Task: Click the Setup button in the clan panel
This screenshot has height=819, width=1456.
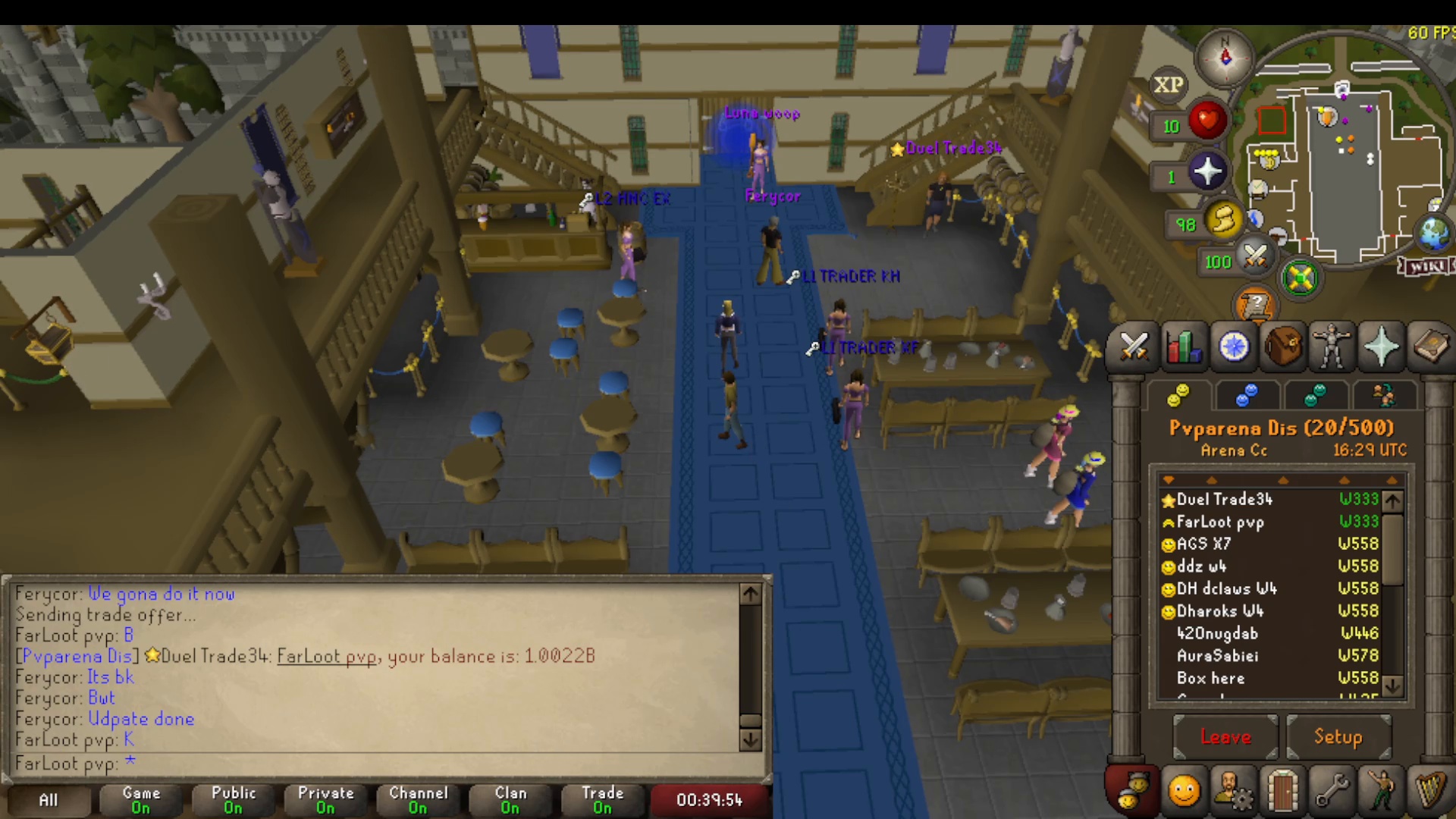Action: click(1339, 736)
